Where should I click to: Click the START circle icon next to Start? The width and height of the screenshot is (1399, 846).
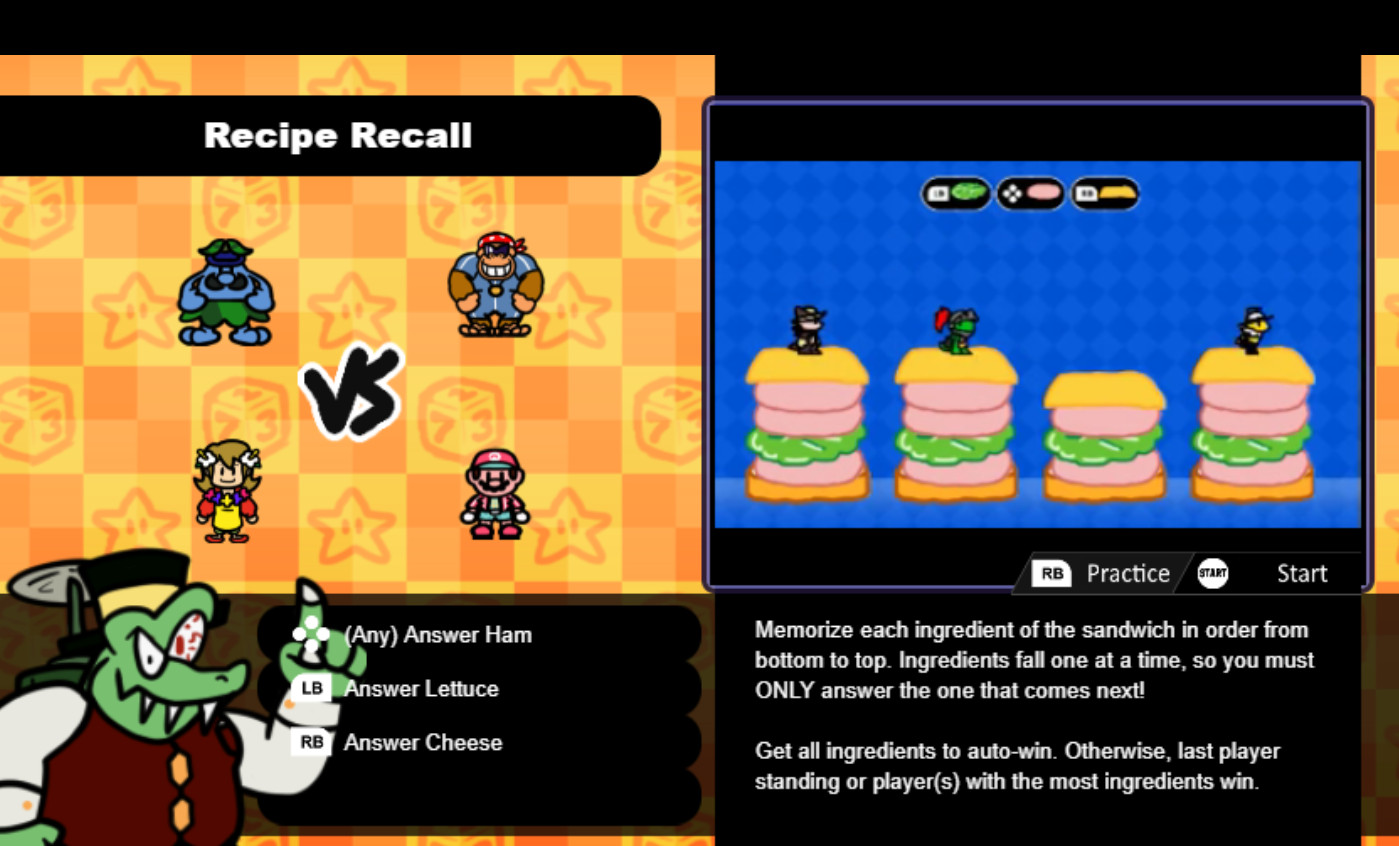pos(1212,573)
